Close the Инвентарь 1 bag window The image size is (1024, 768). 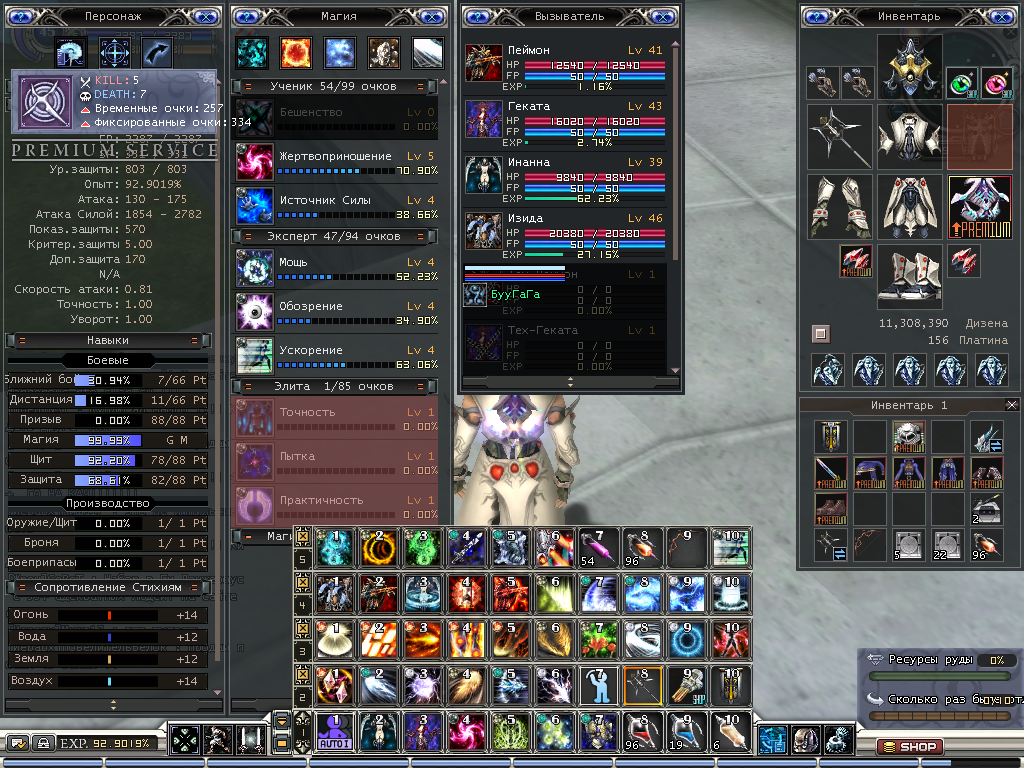[1011, 405]
